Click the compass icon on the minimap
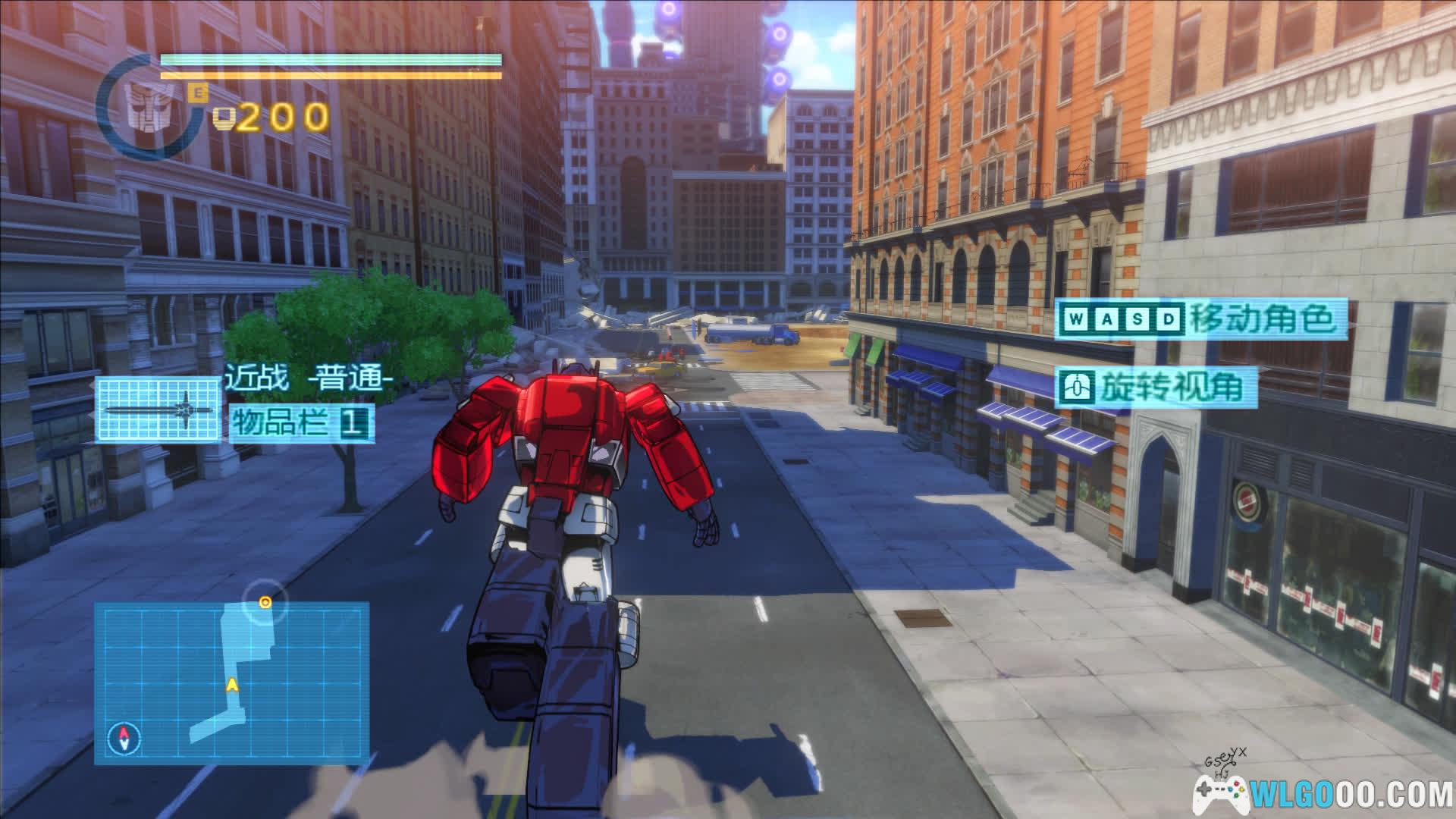 pyautogui.click(x=124, y=737)
